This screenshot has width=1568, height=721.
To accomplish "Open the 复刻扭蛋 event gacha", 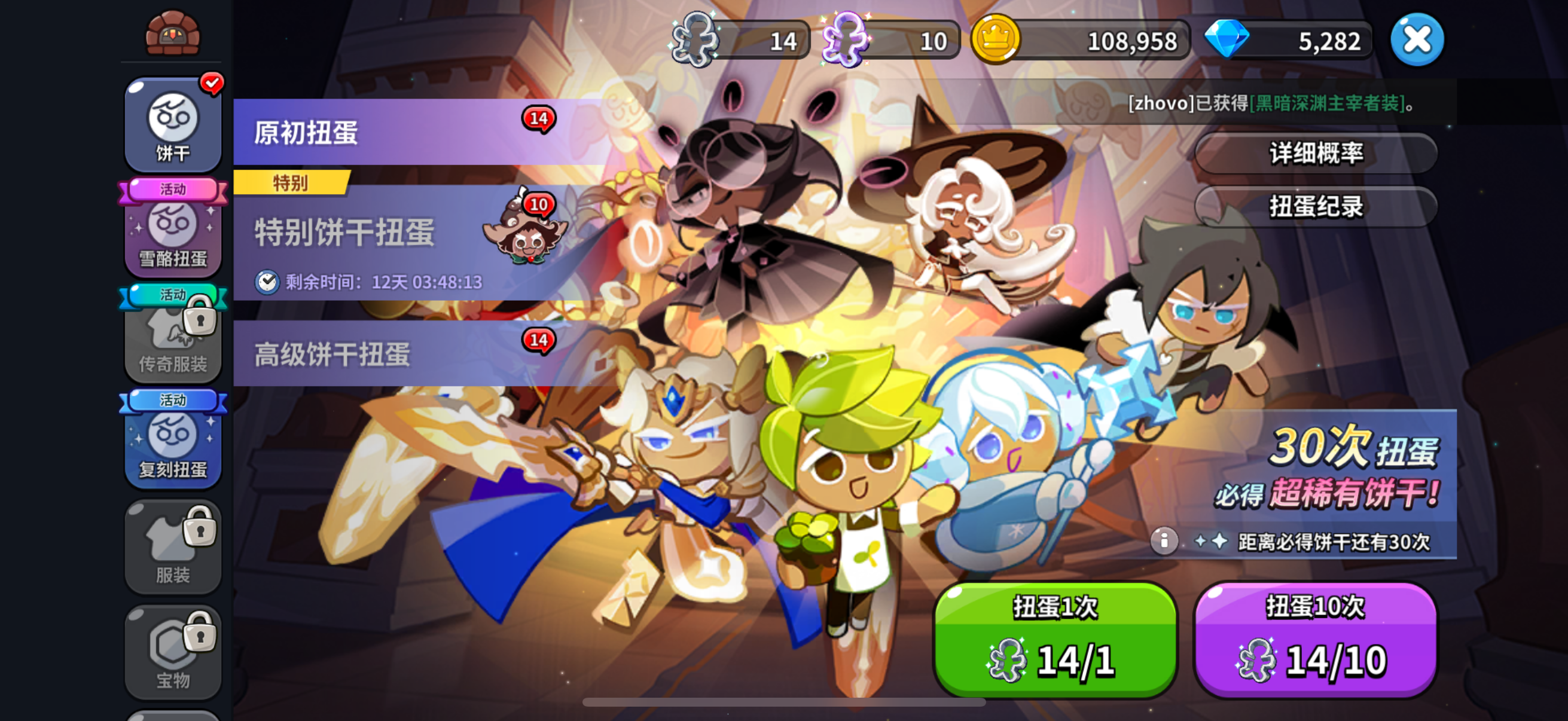I will [x=172, y=444].
